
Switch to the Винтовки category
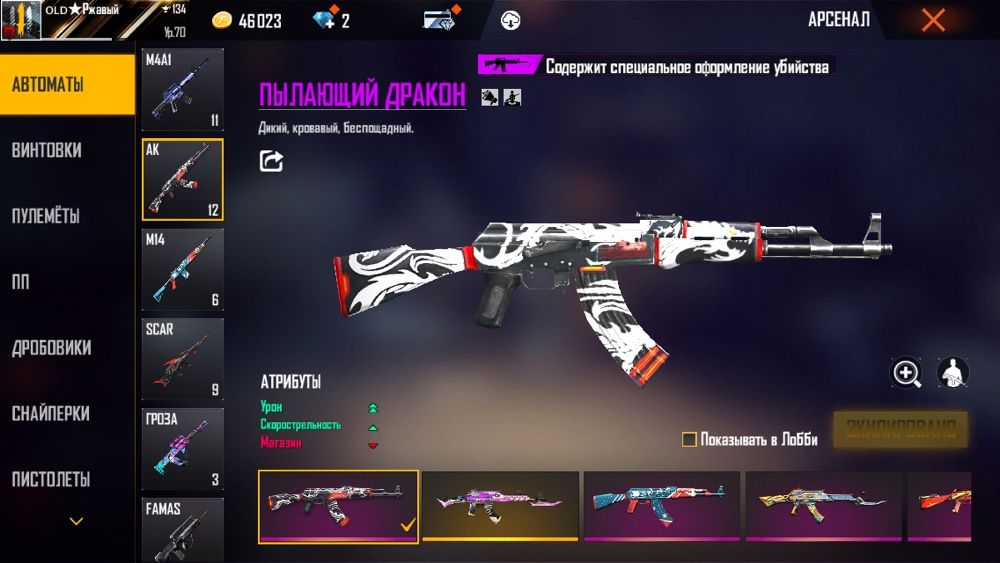47,150
